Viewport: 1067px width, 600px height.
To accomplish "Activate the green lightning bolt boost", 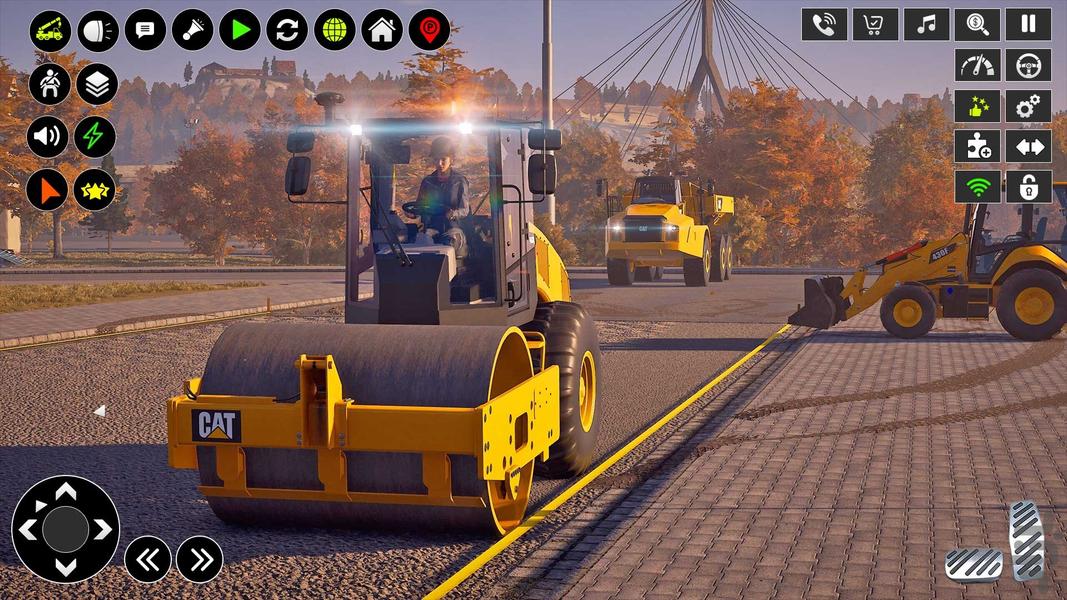I will point(95,137).
